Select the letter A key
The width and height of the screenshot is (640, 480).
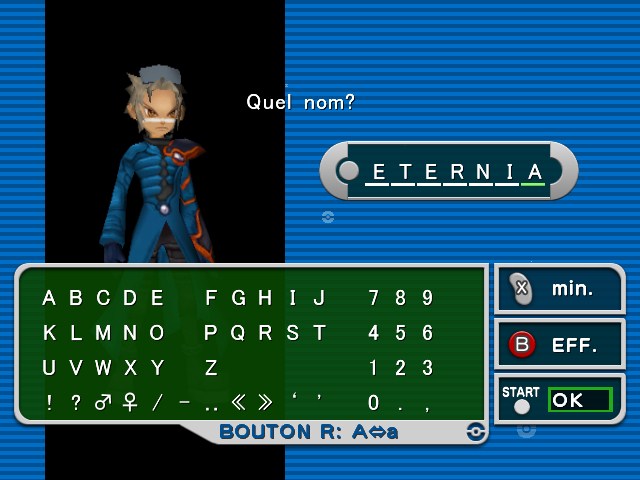point(49,298)
